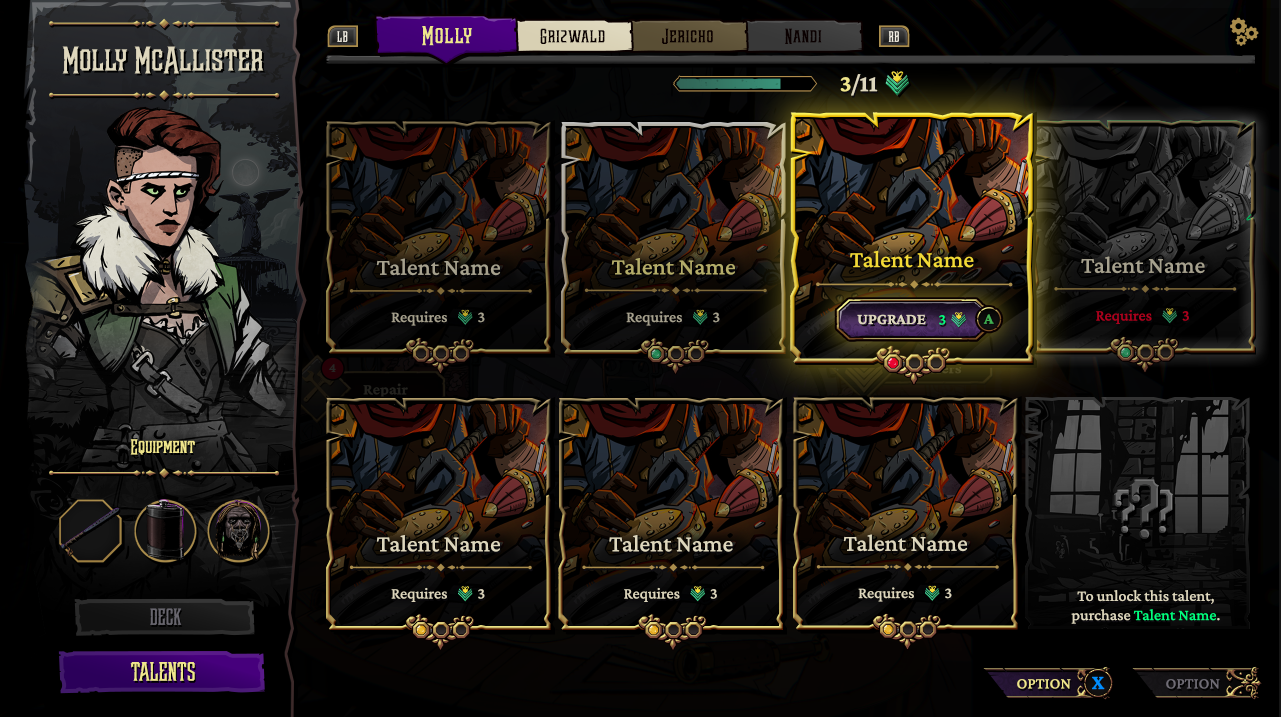
Task: Select the purple Talents button
Action: tap(162, 672)
